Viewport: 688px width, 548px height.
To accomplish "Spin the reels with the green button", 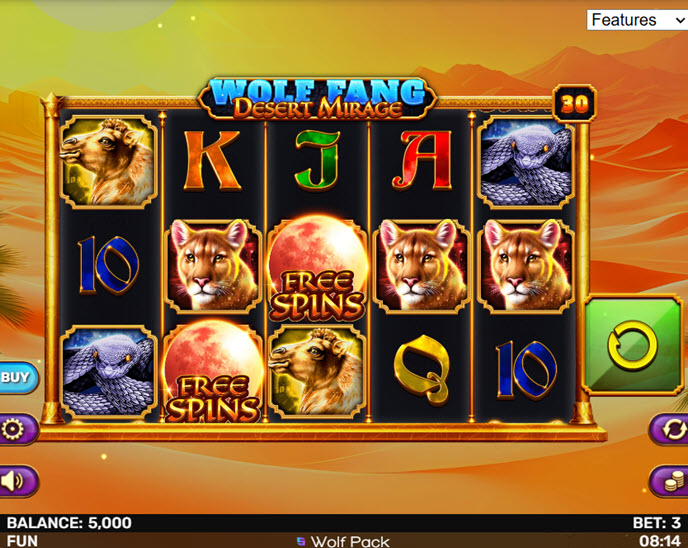I will [x=632, y=345].
